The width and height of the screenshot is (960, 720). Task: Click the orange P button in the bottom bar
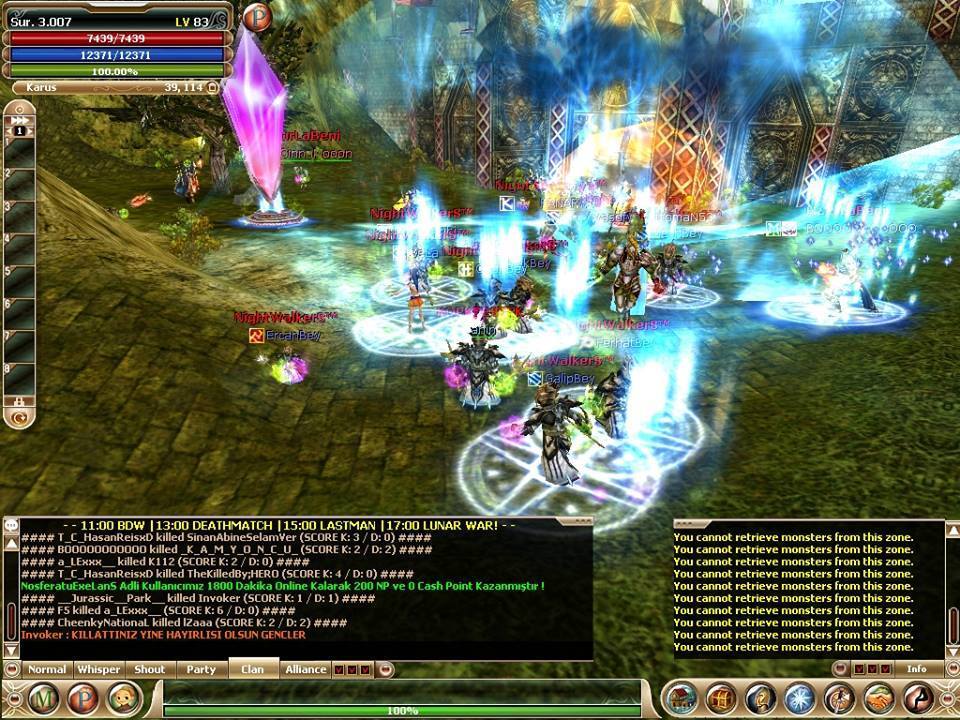[x=84, y=698]
